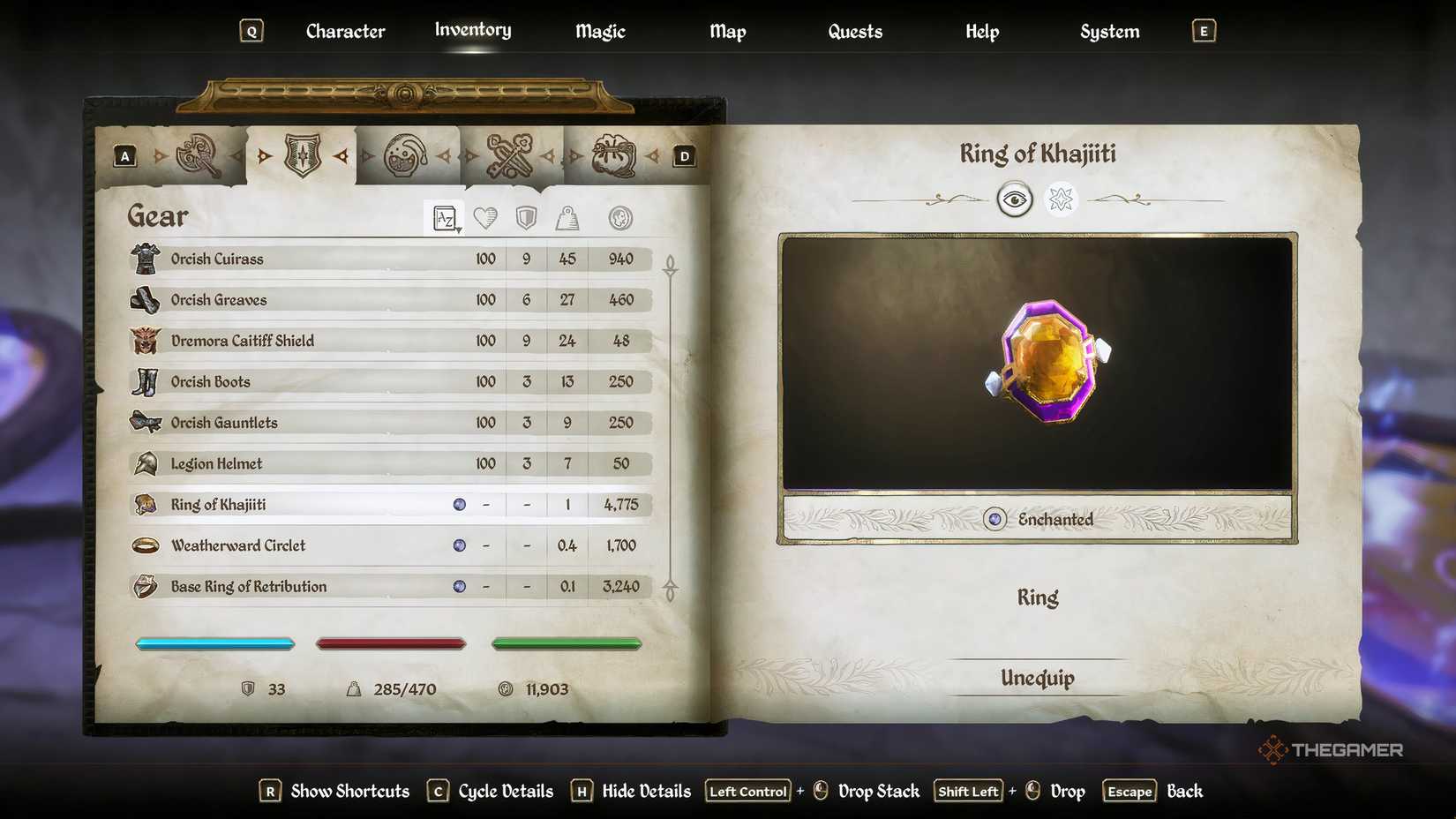Open the Magic menu
The image size is (1456, 819).
[600, 31]
